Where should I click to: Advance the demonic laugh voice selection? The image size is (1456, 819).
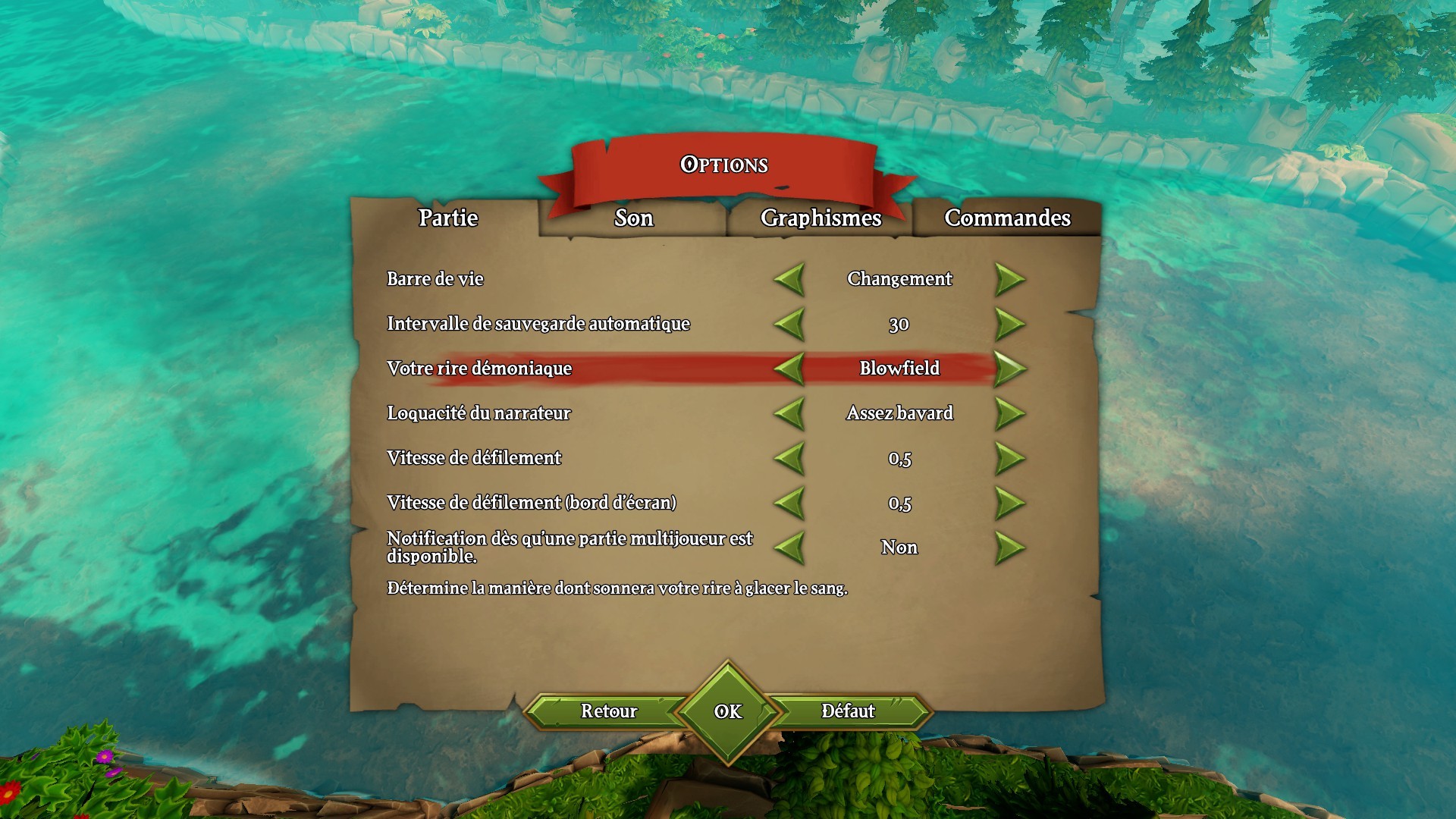click(x=1009, y=369)
